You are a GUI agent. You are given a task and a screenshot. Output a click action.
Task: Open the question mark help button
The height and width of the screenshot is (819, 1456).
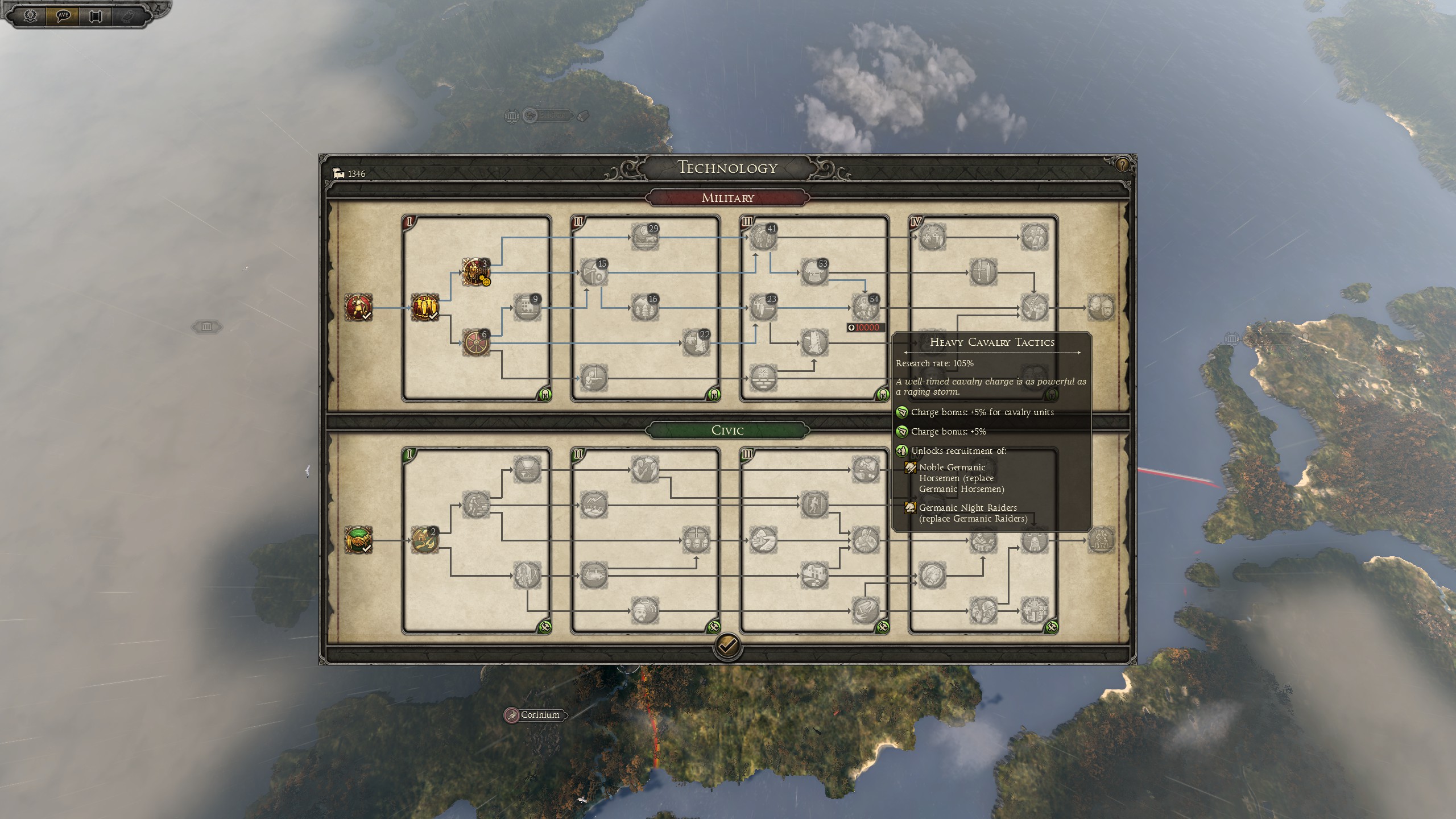point(1122,165)
